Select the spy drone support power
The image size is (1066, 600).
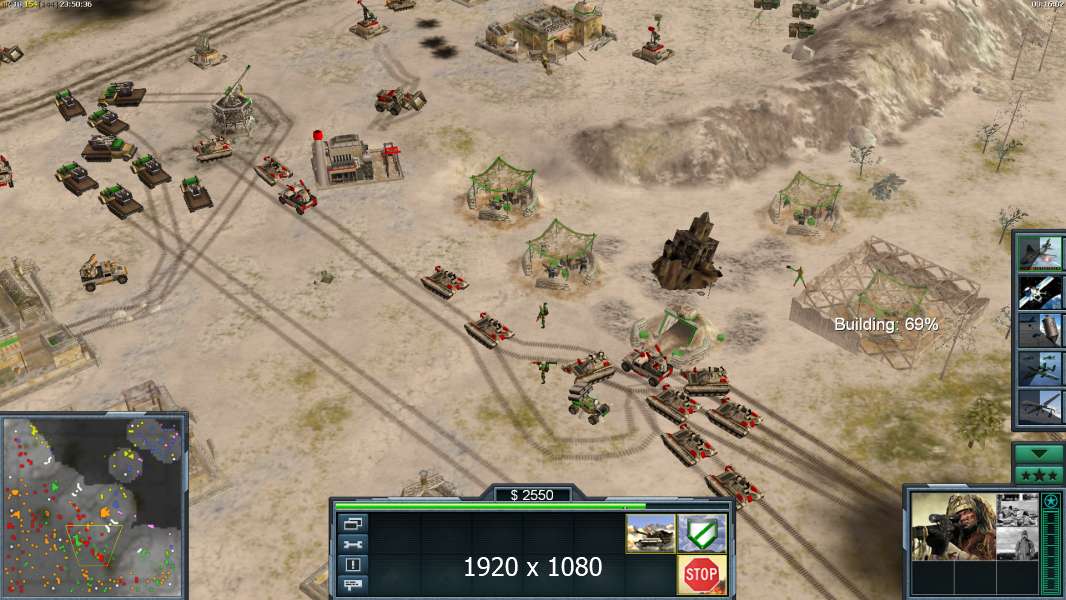[1039, 406]
